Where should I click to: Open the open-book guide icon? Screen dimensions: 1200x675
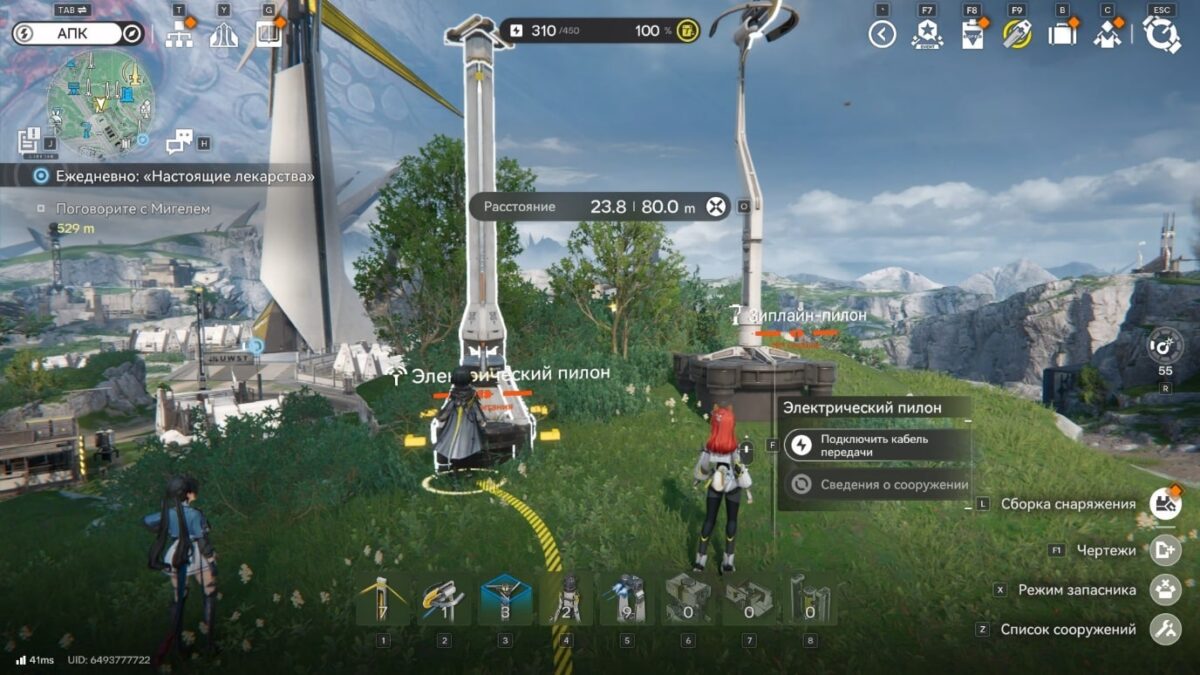[268, 35]
